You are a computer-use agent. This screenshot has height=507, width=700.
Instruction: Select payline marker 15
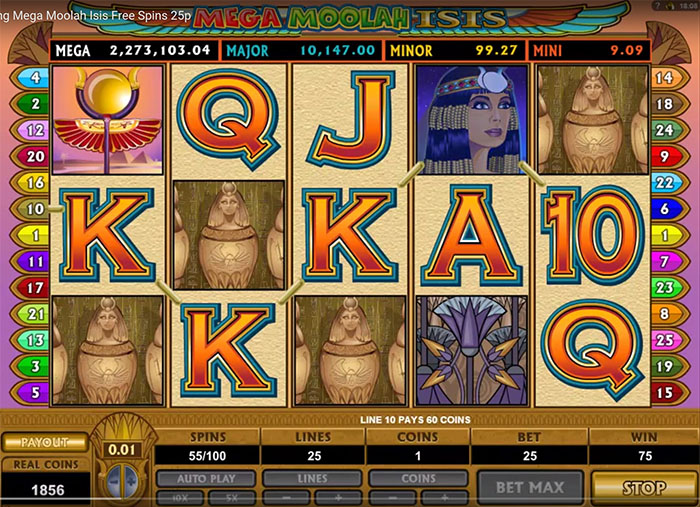pyautogui.click(x=663, y=392)
